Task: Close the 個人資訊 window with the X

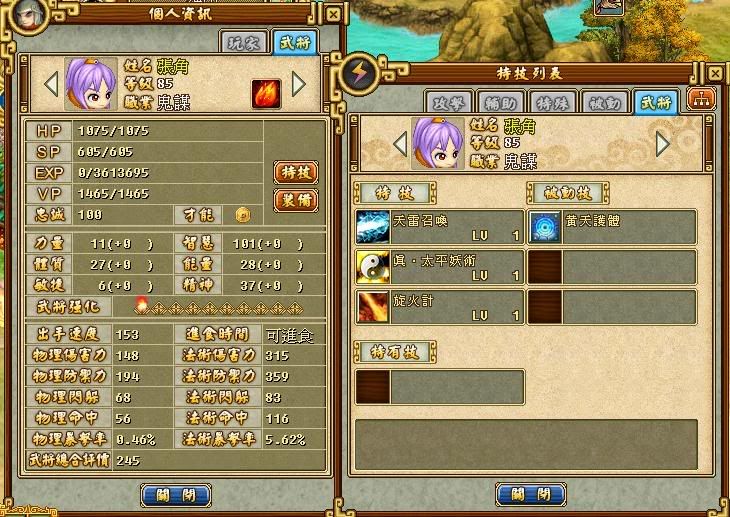Action: pos(332,15)
